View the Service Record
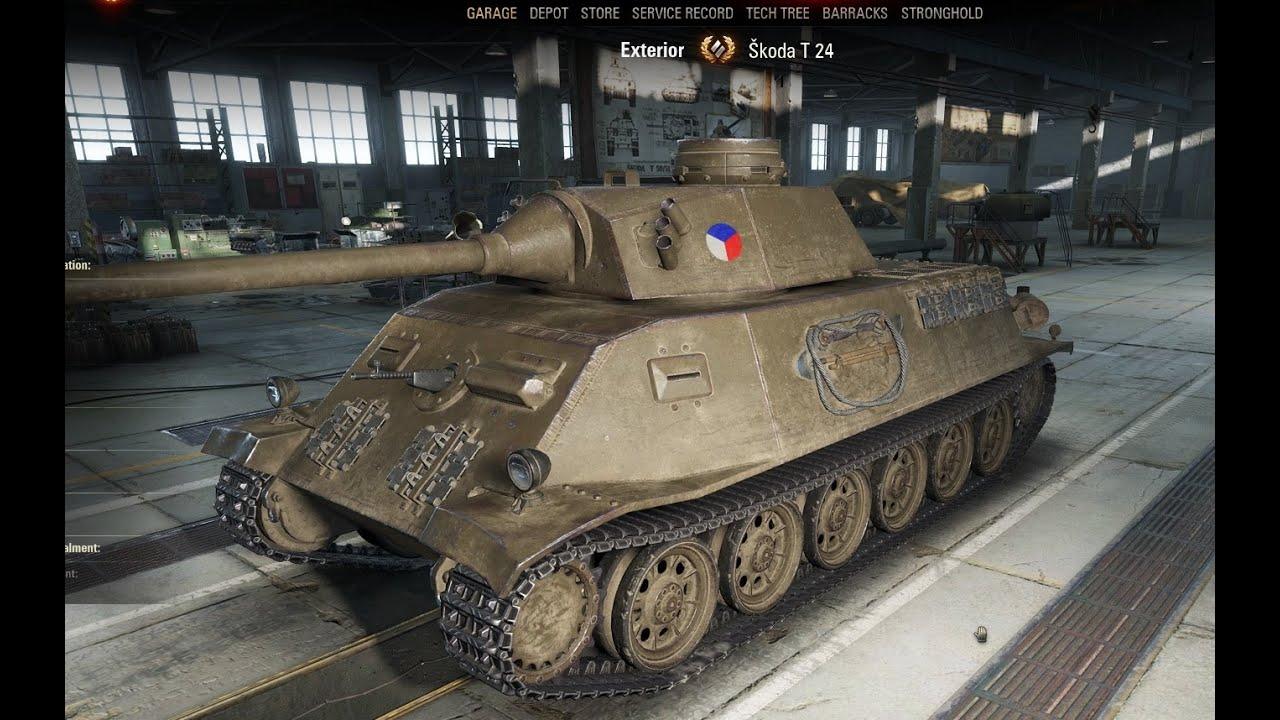The width and height of the screenshot is (1280, 720). (682, 13)
